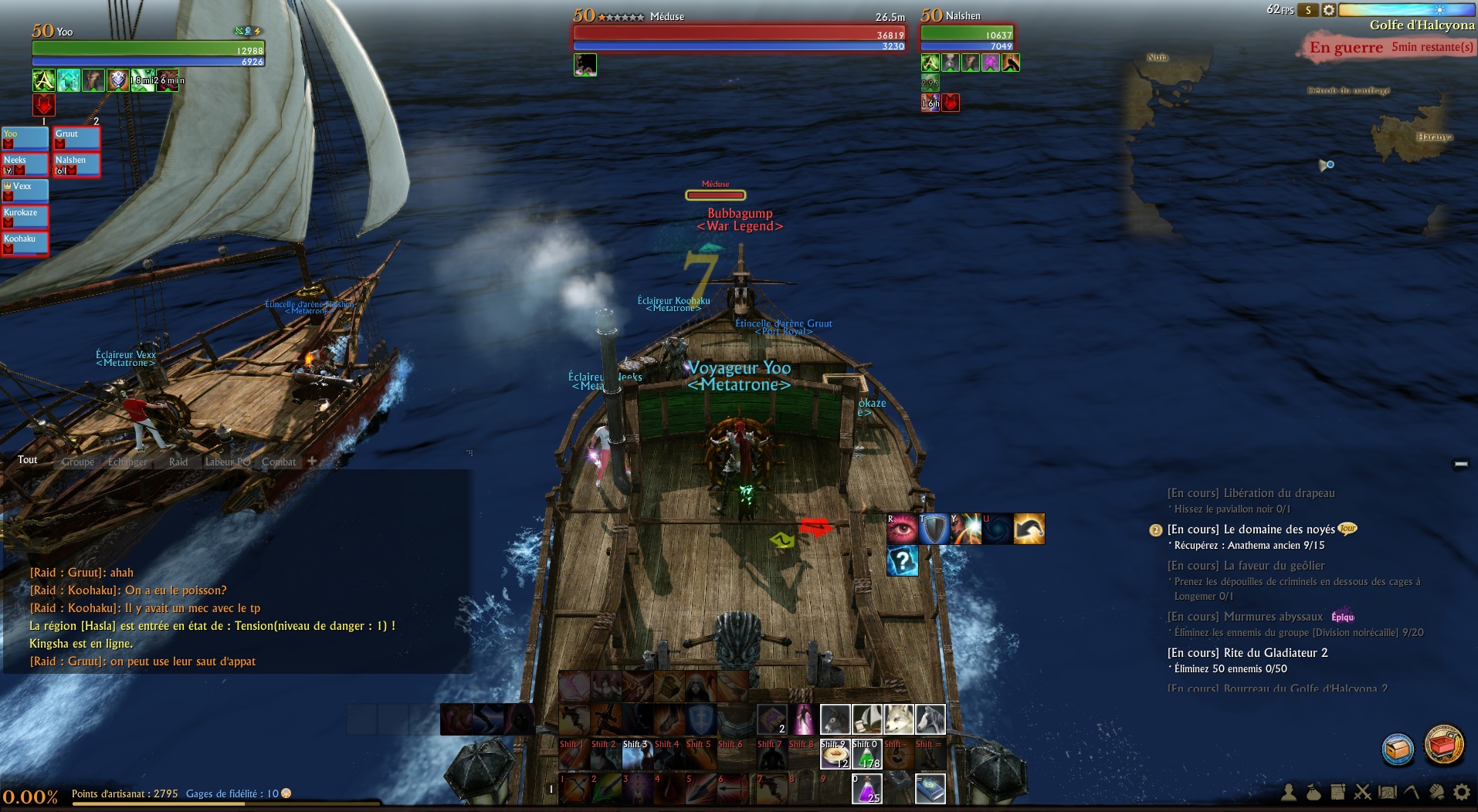The image size is (1478, 812).
Task: Drink the green potion stack of 178
Action: coord(866,754)
